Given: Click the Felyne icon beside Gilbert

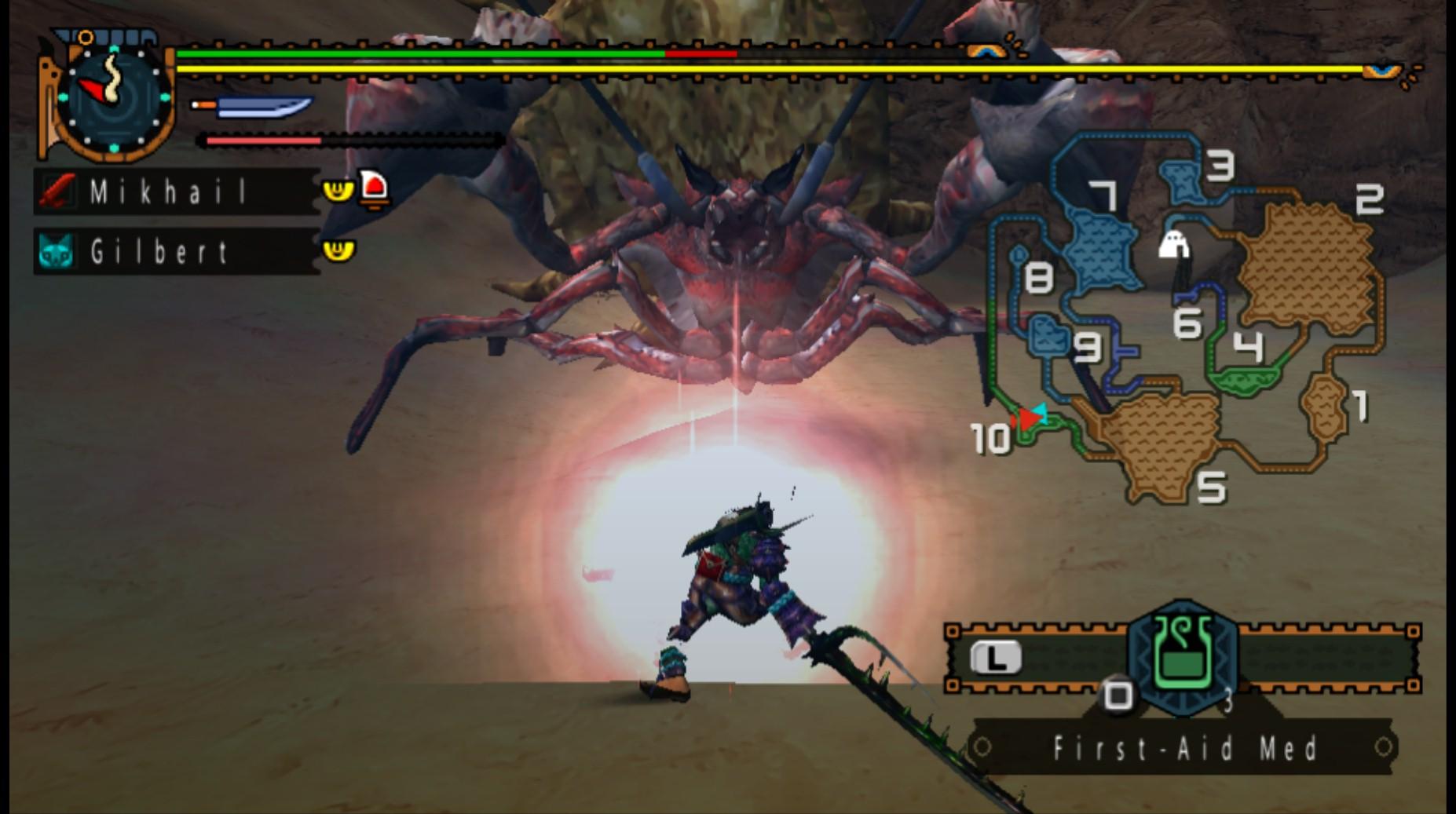Looking at the screenshot, I should [x=56, y=252].
